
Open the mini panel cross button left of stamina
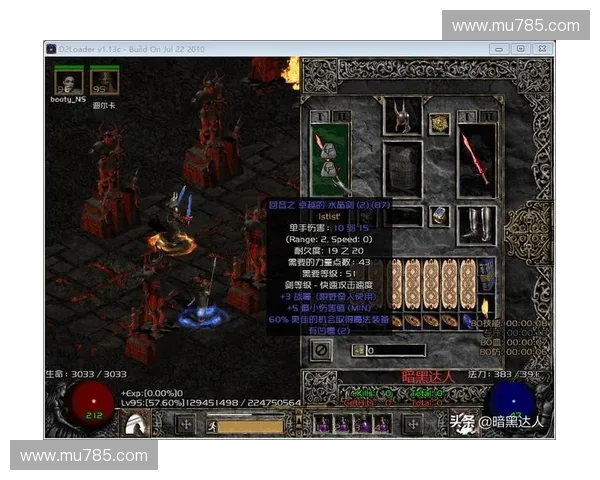click(x=185, y=424)
